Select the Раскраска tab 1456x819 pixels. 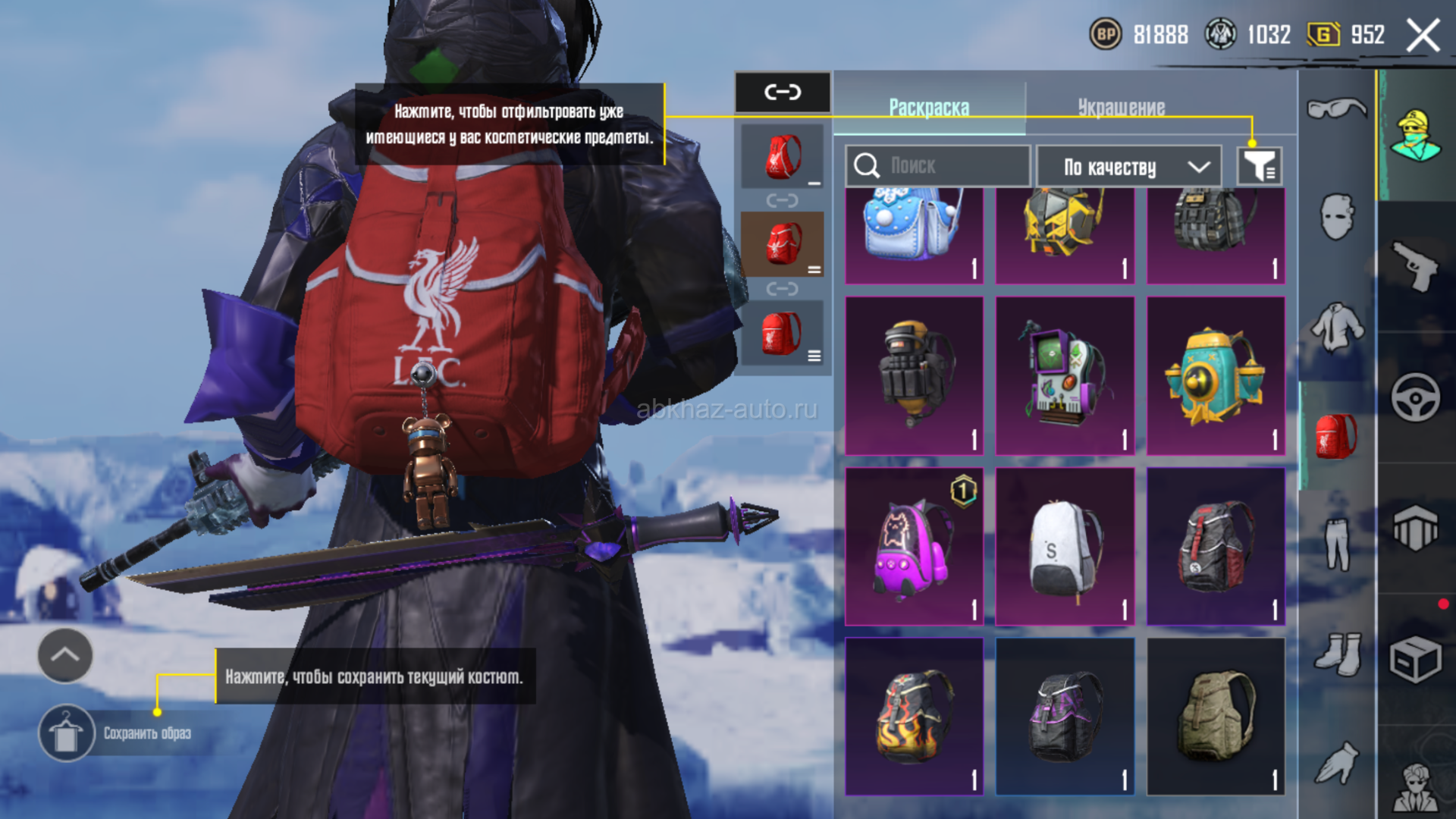coord(929,108)
